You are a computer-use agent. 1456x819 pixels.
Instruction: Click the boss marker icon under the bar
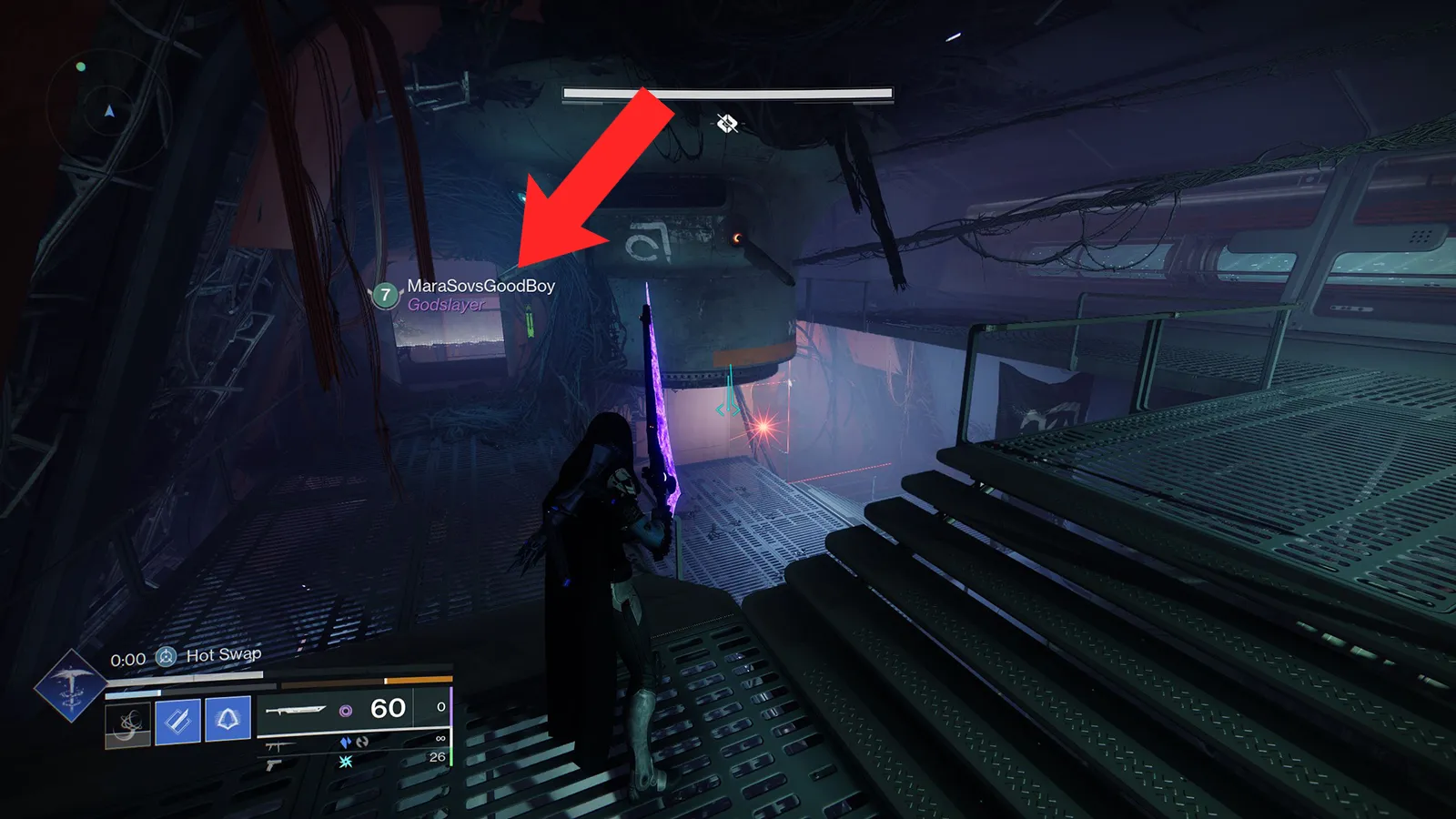[x=726, y=123]
